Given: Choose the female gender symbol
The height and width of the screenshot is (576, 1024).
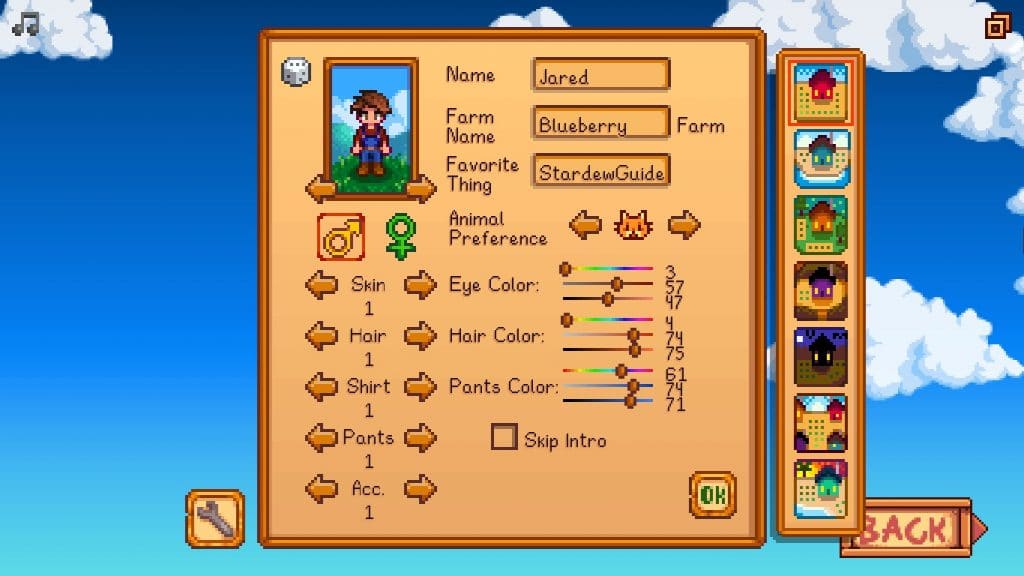Looking at the screenshot, I should tap(400, 237).
